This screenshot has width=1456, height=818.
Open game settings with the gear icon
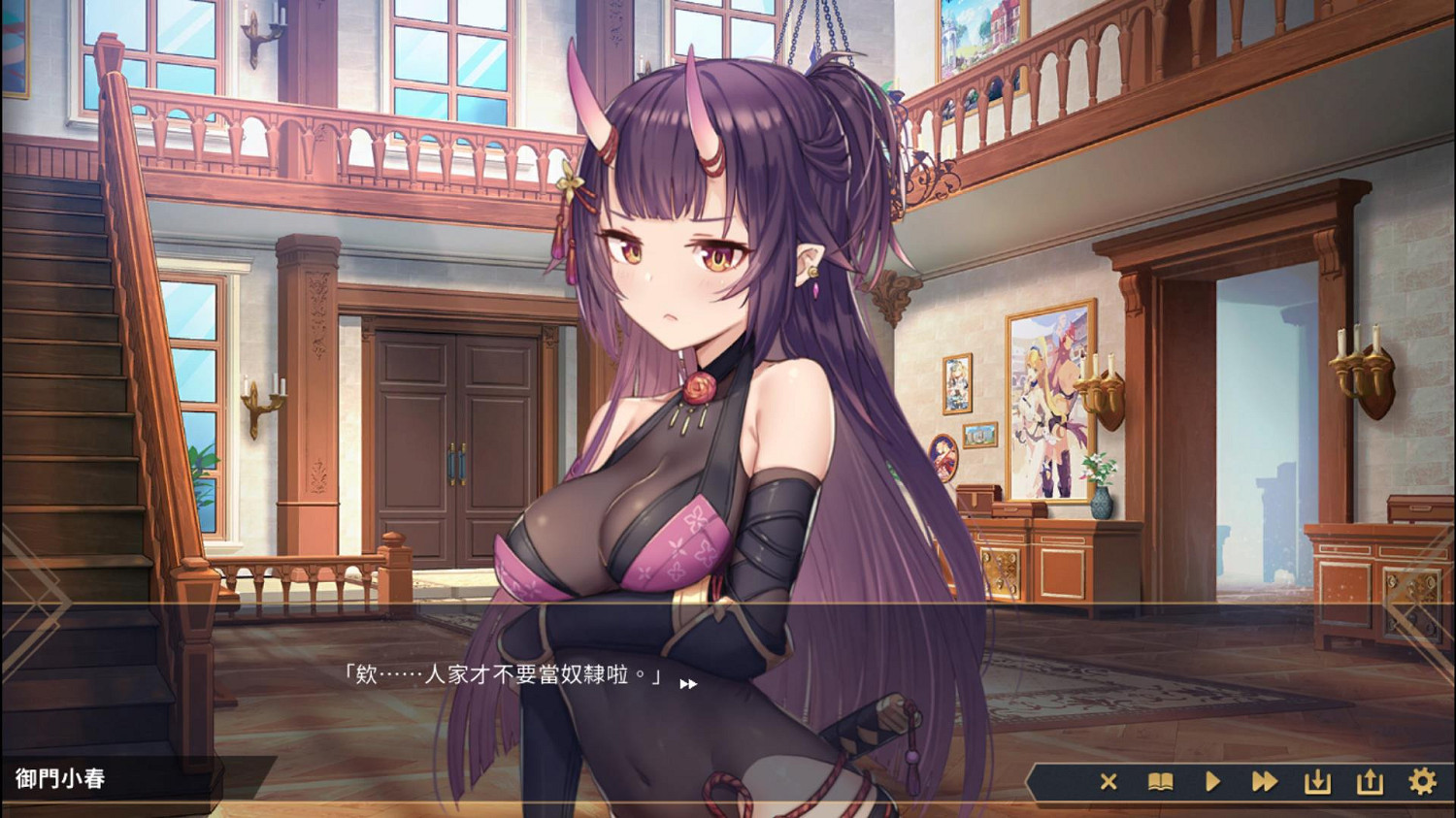[1422, 781]
